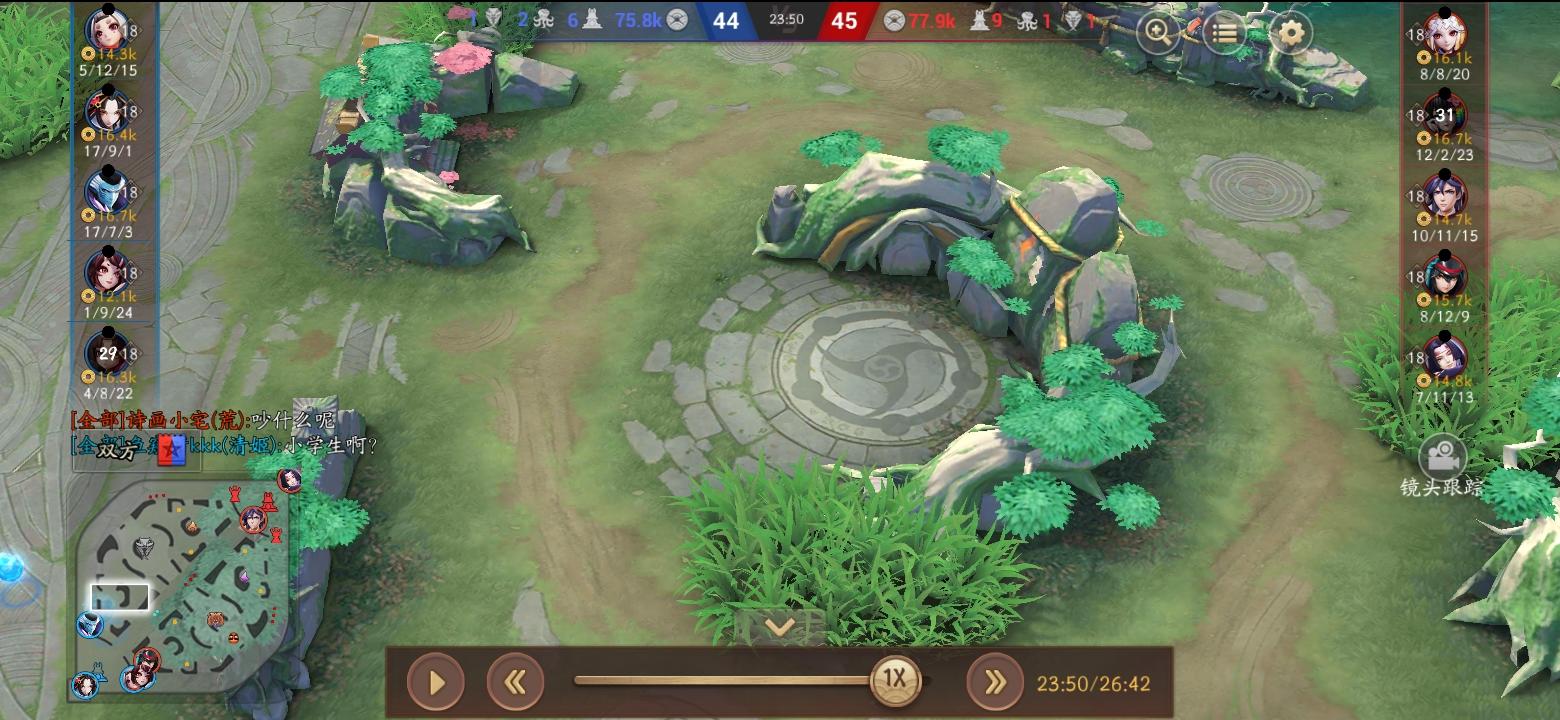Open the replay settings gear
The height and width of the screenshot is (720, 1560).
(x=1292, y=33)
